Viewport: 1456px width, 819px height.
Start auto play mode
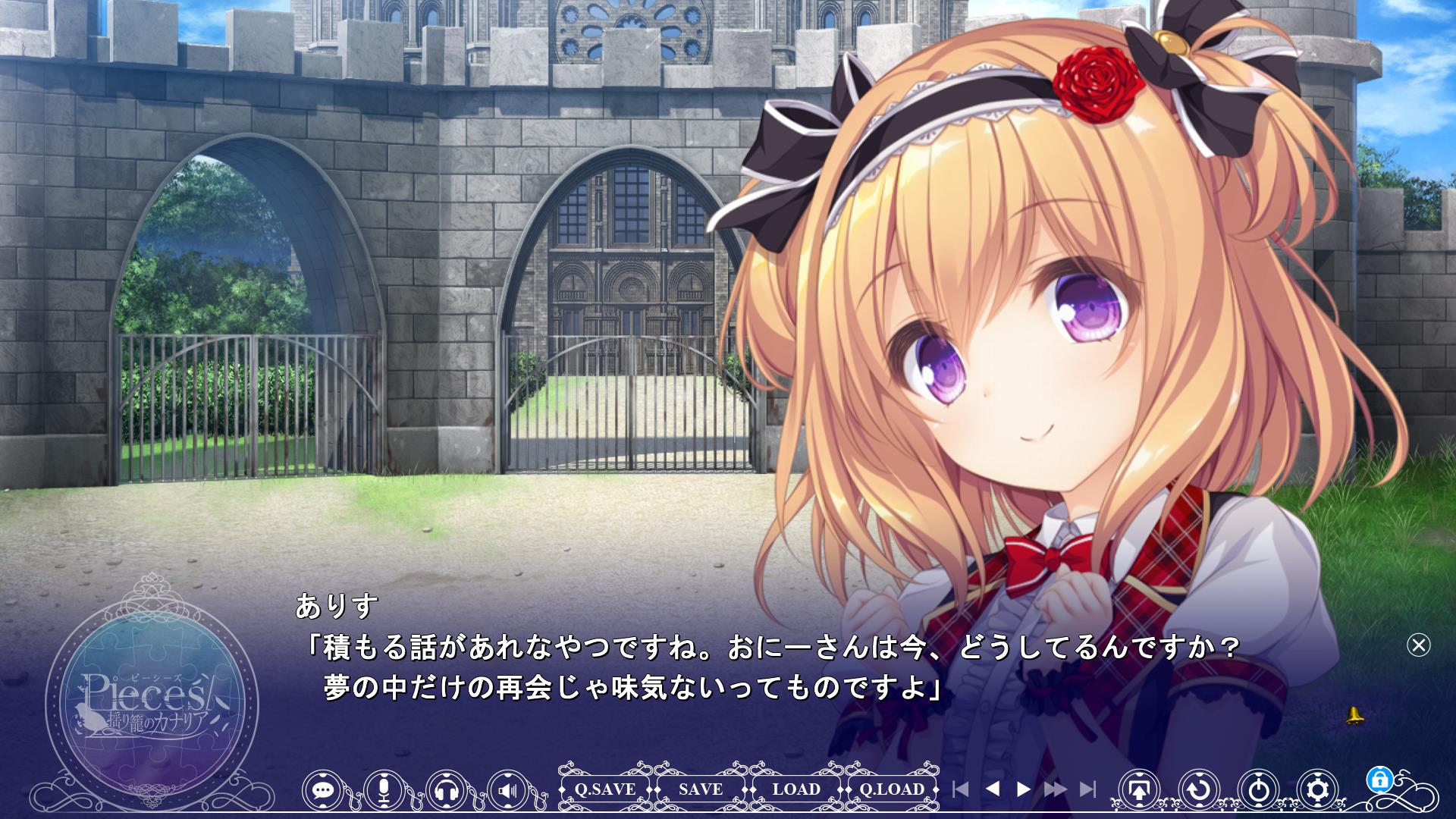tap(1024, 789)
